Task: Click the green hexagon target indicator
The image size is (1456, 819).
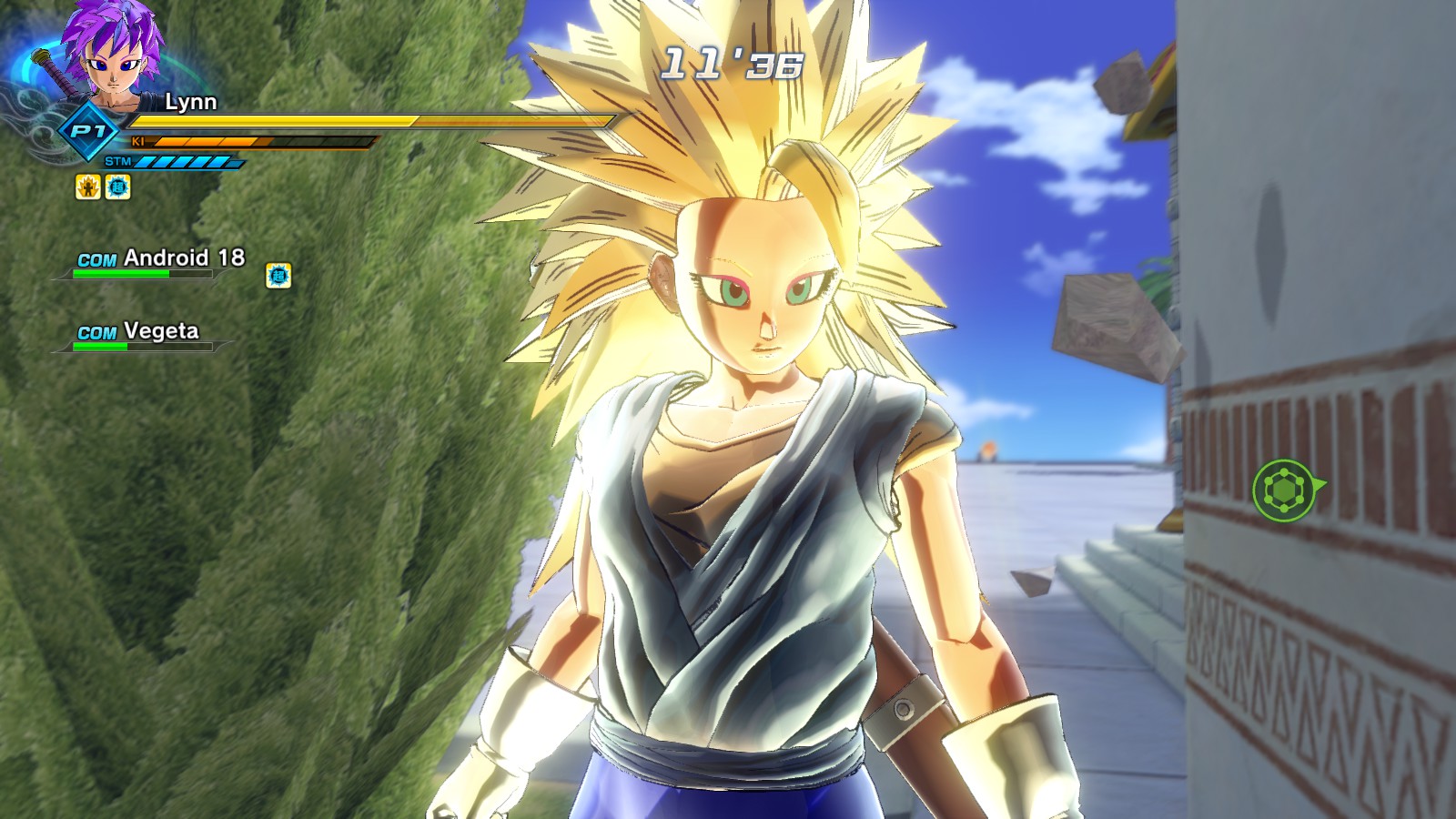Action: [x=1284, y=490]
